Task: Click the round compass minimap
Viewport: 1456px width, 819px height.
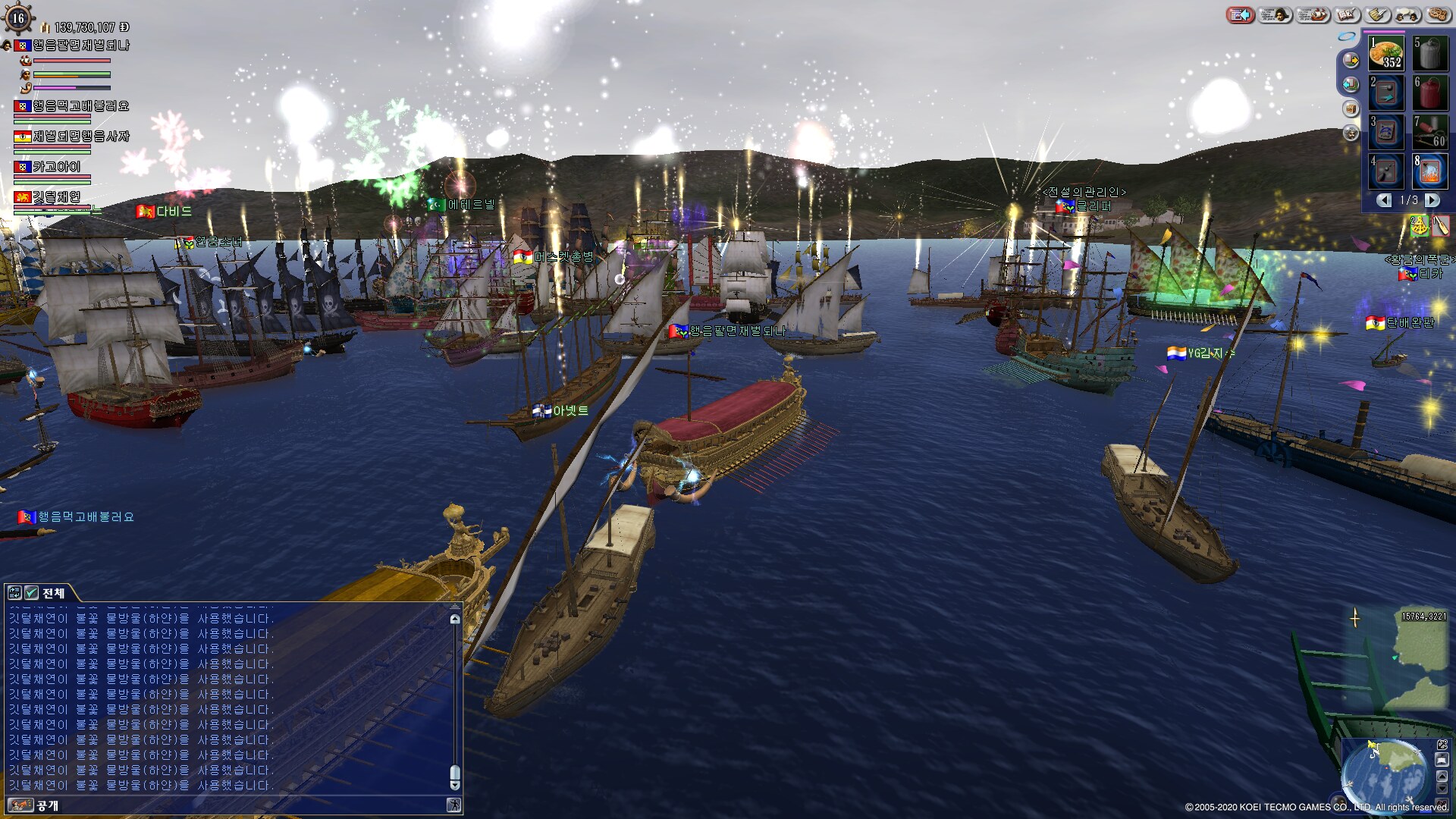Action: click(1386, 777)
